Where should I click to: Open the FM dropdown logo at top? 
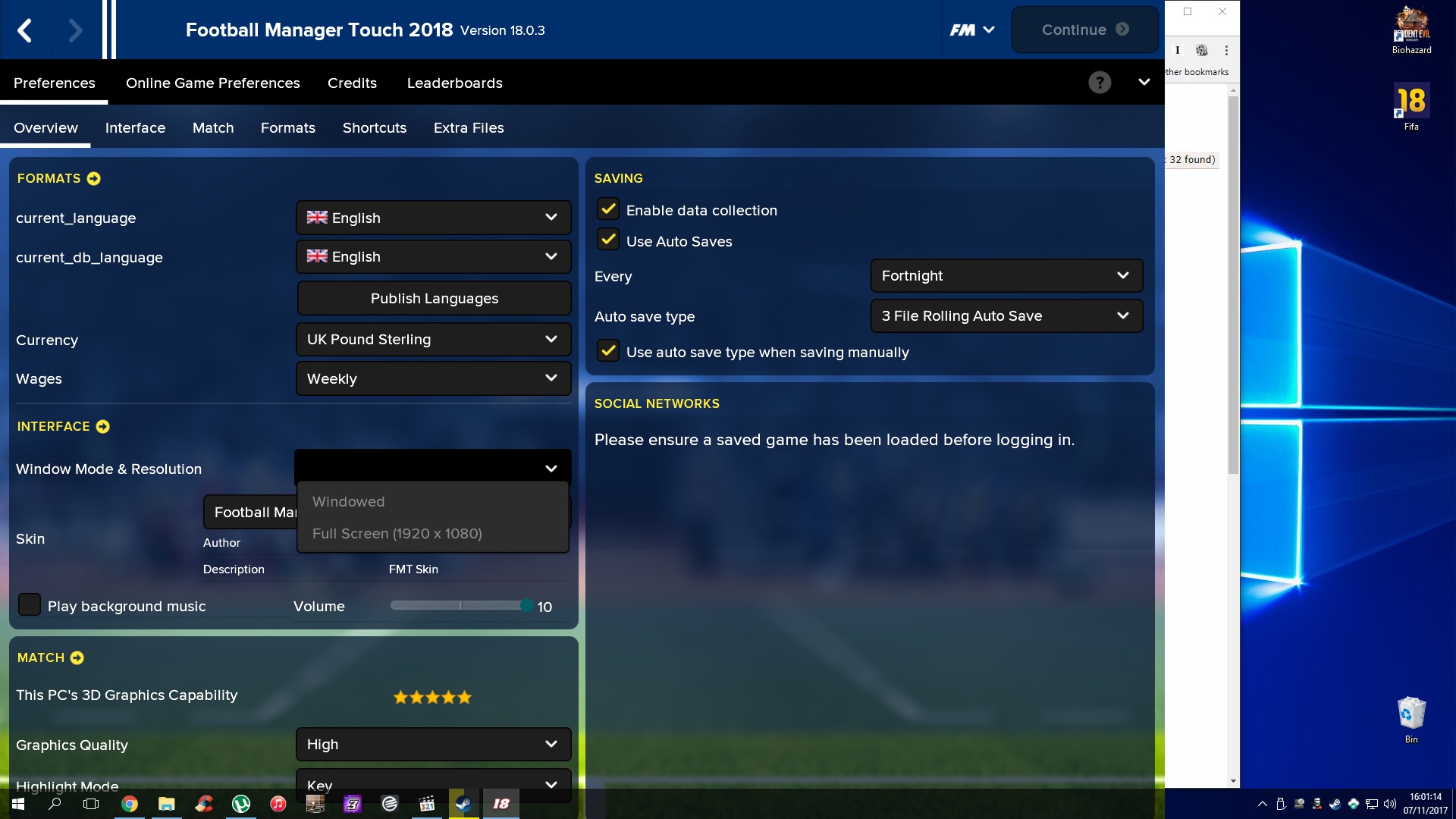971,30
